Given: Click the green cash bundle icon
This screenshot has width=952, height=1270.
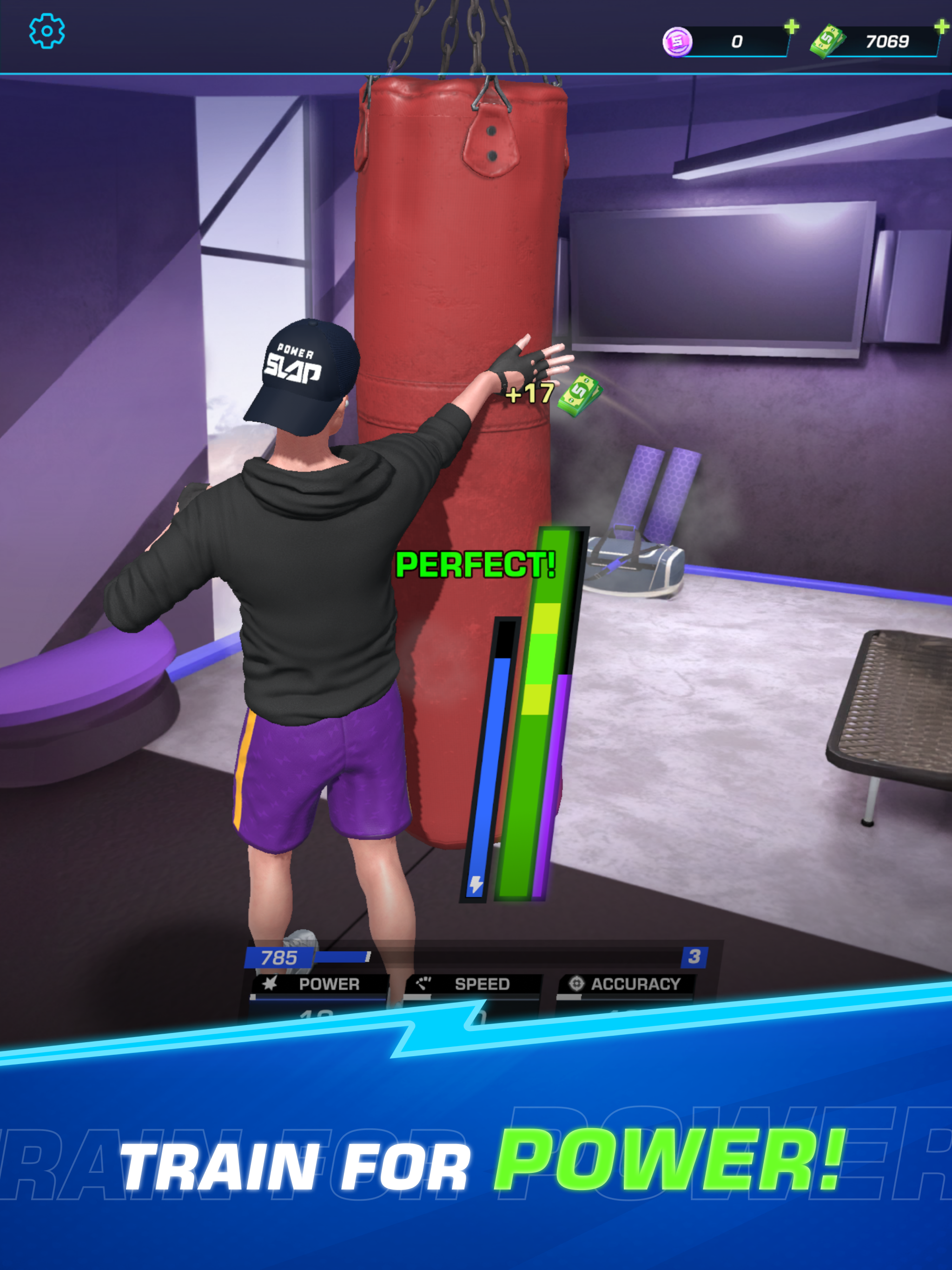Looking at the screenshot, I should click(x=827, y=41).
